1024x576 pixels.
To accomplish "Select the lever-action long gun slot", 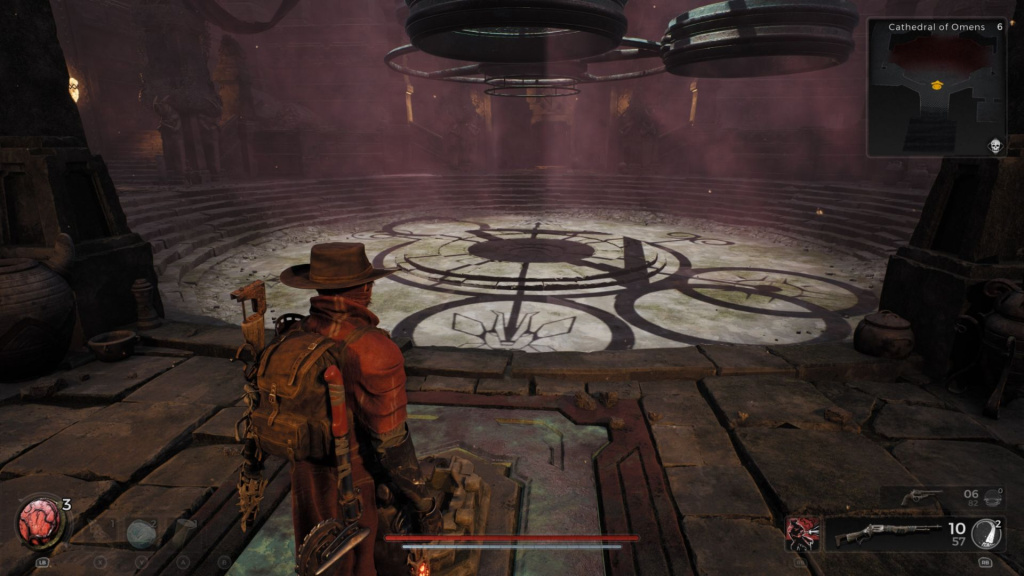I will click(890, 534).
